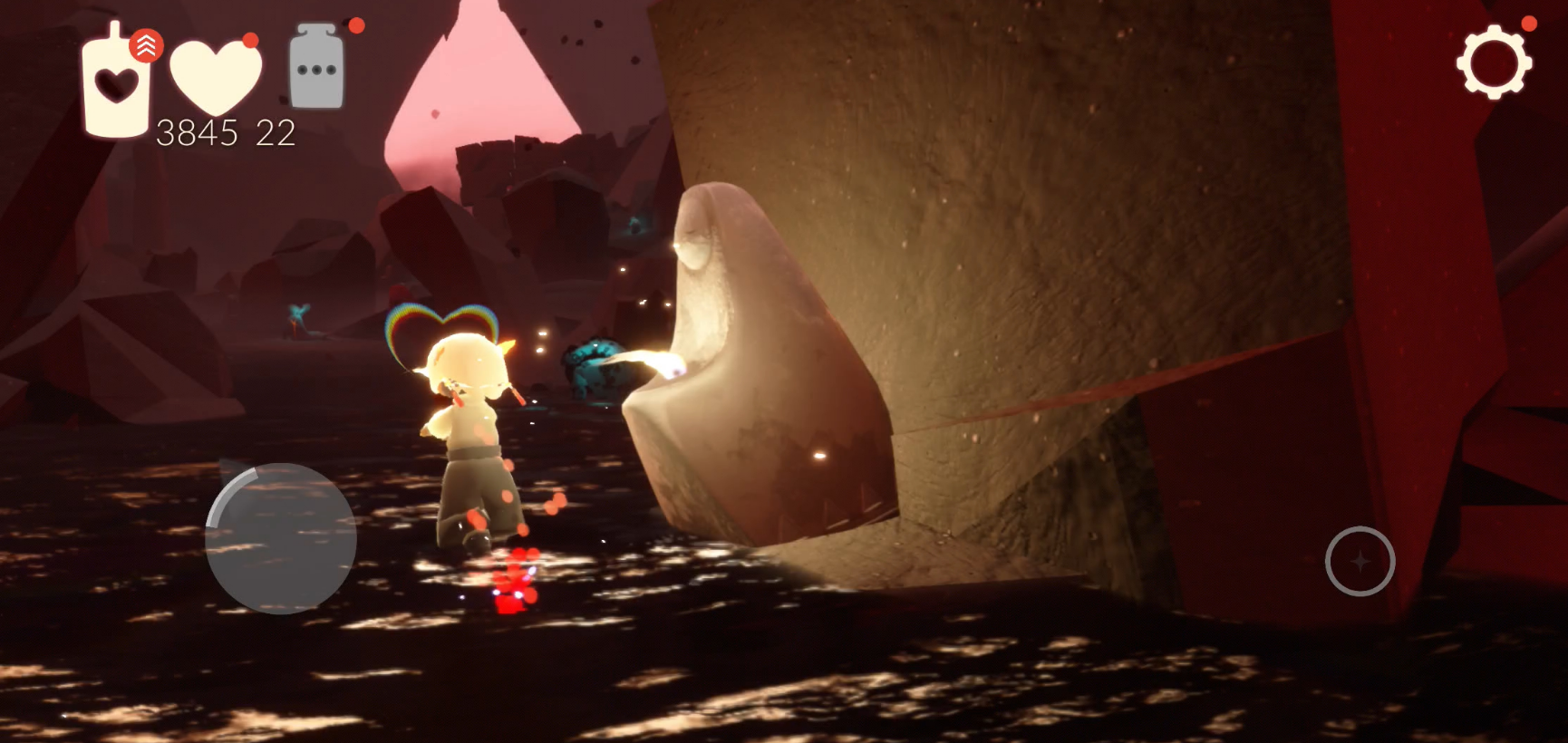1568x743 pixels.
Task: Open the settings gear menu
Action: pos(1494,63)
